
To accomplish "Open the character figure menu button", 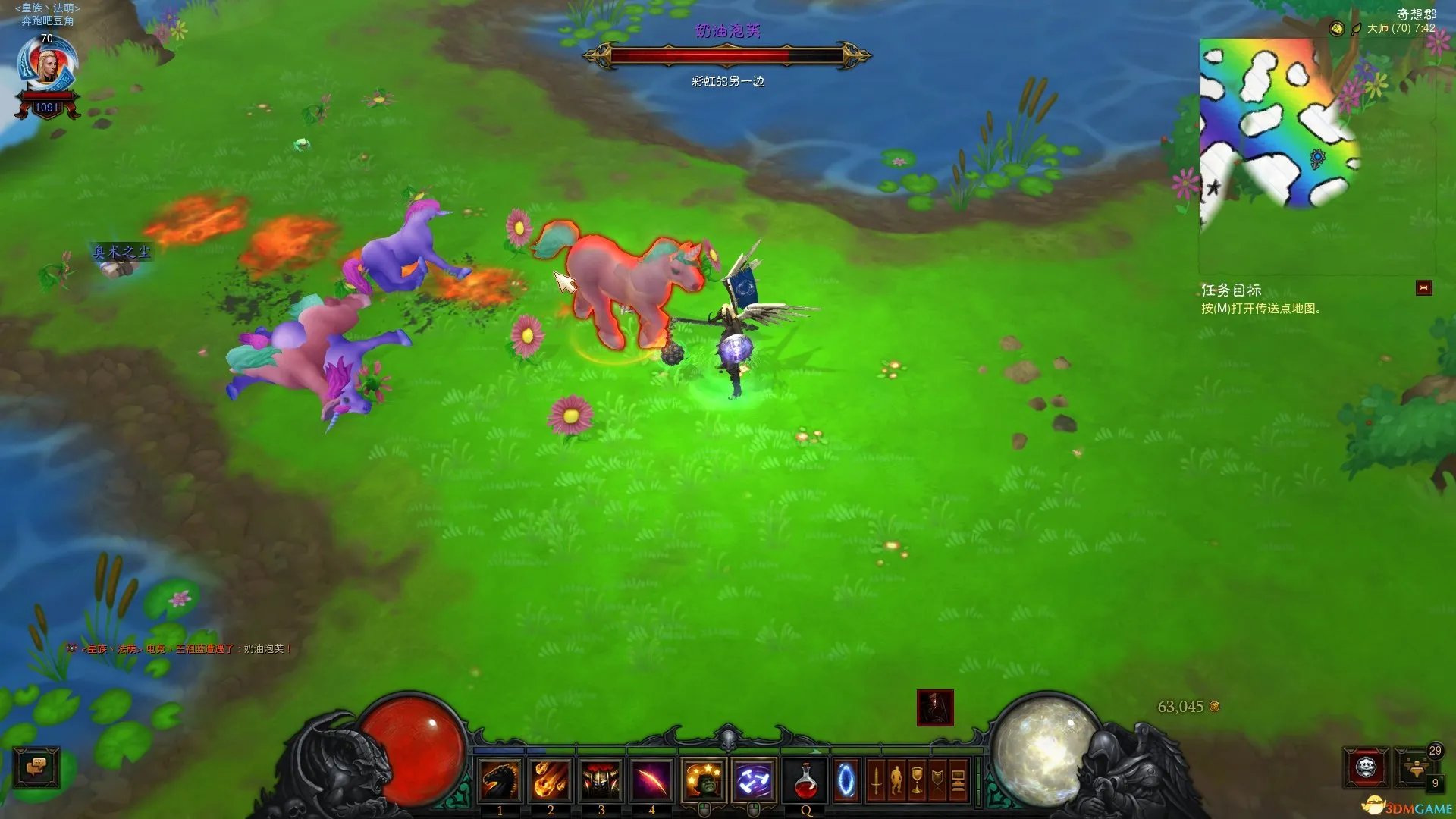I will tap(896, 780).
